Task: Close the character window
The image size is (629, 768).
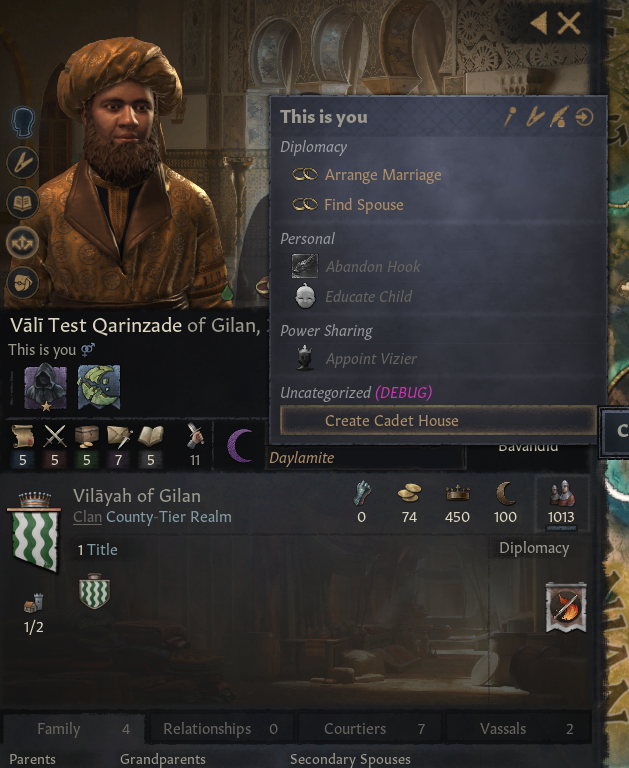Action: pos(569,23)
